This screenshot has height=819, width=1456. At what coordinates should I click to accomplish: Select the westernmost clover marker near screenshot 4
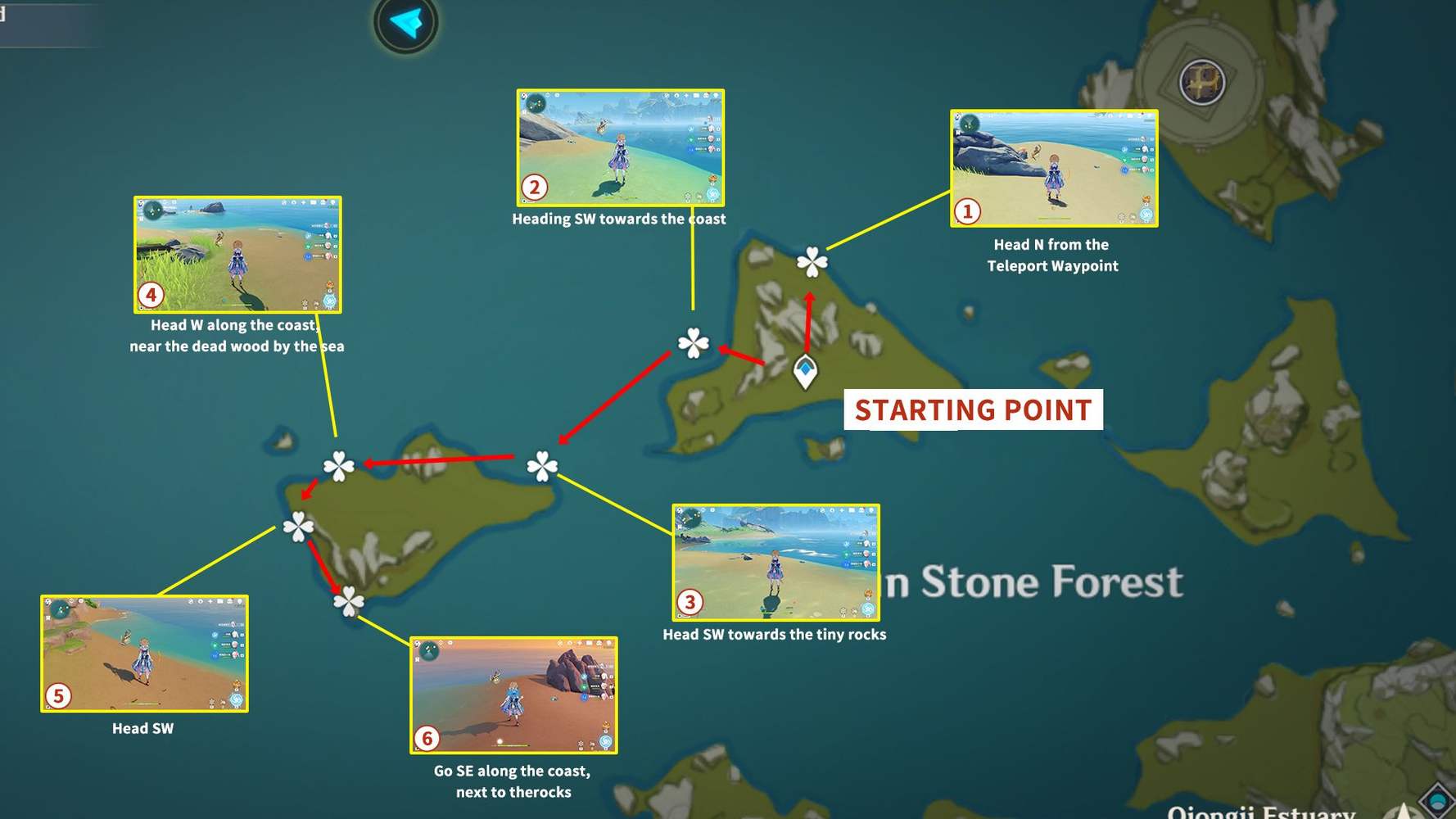tap(337, 467)
